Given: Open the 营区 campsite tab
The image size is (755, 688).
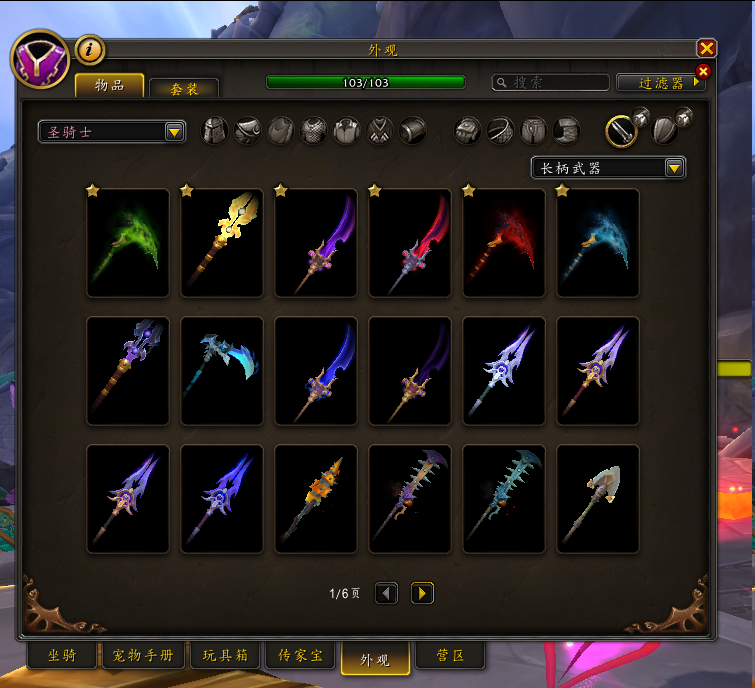Looking at the screenshot, I should coord(449,656).
